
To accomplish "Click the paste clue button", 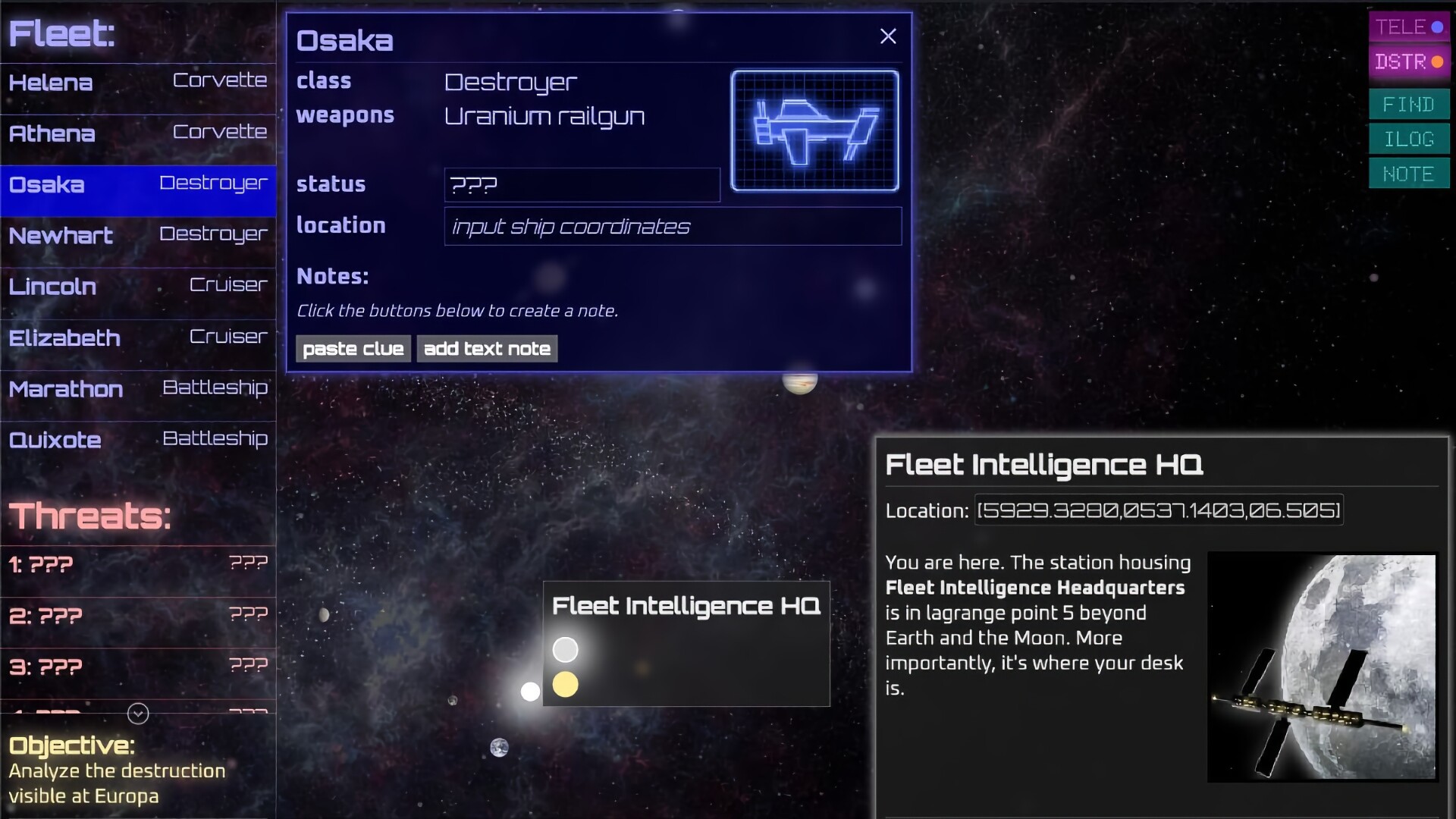I will [x=353, y=349].
